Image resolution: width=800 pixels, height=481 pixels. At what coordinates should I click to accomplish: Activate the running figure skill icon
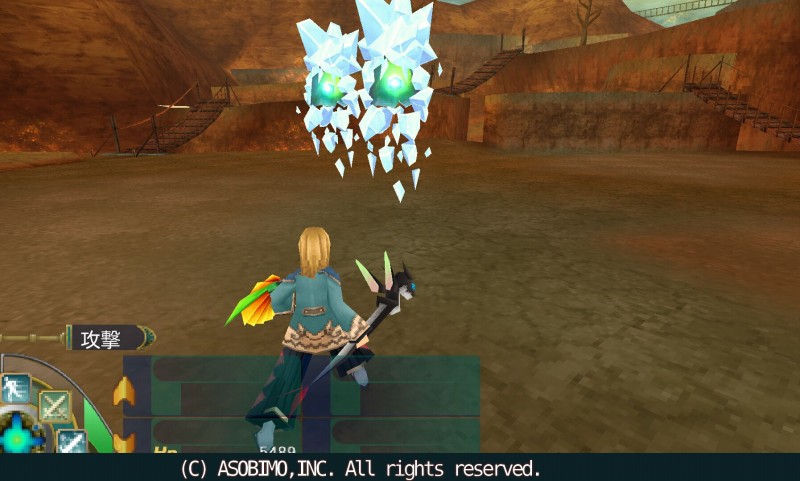[x=16, y=387]
